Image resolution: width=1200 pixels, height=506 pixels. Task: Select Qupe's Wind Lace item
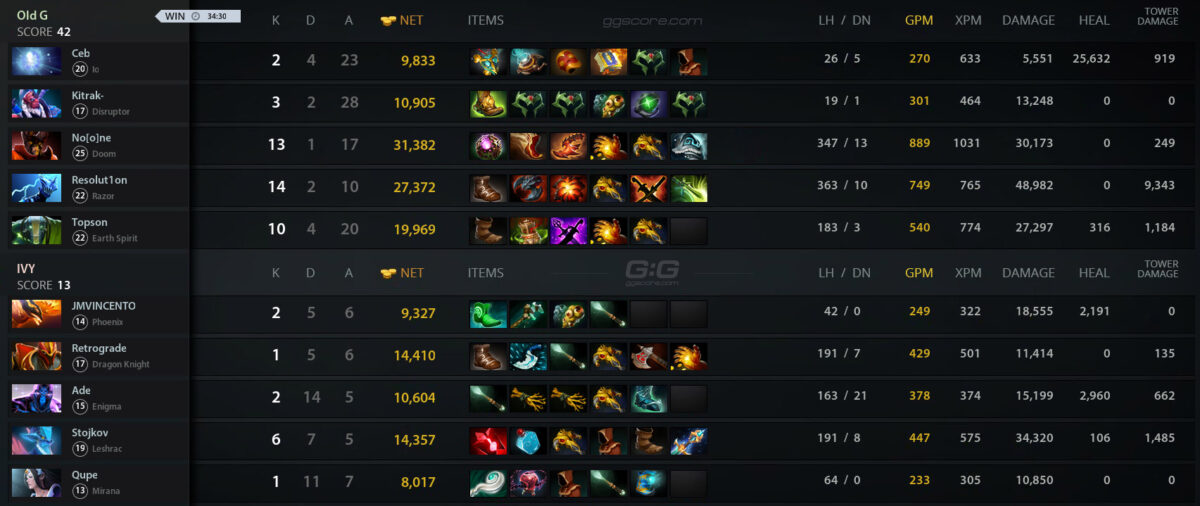488,483
